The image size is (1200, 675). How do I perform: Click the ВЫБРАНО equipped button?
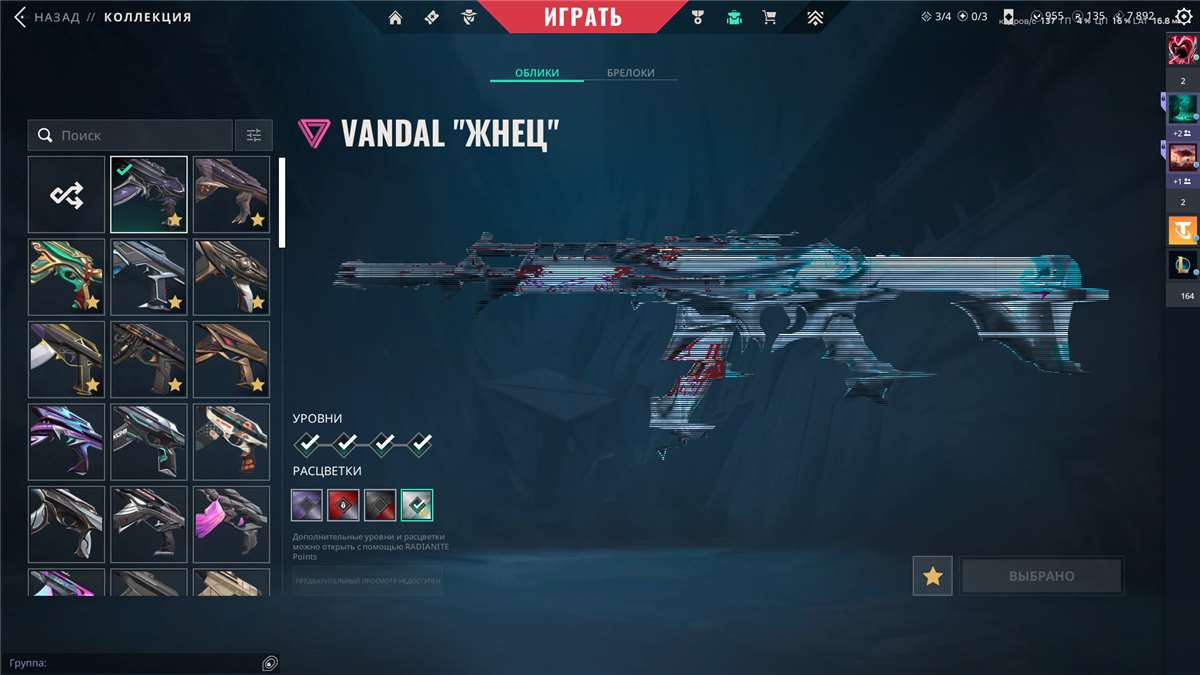pyautogui.click(x=1041, y=576)
